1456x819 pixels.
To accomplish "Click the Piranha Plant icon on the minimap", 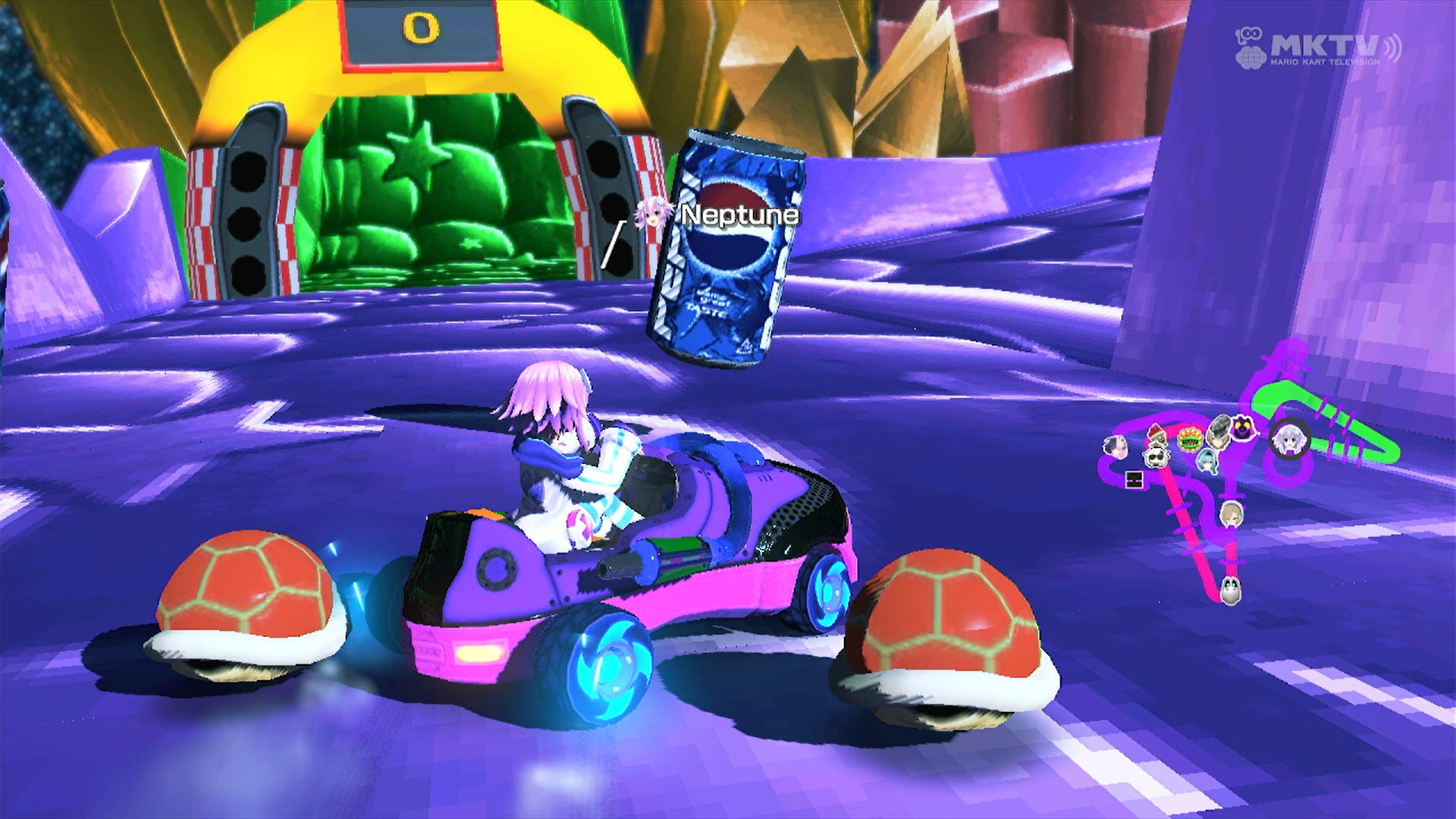I will click(1191, 440).
